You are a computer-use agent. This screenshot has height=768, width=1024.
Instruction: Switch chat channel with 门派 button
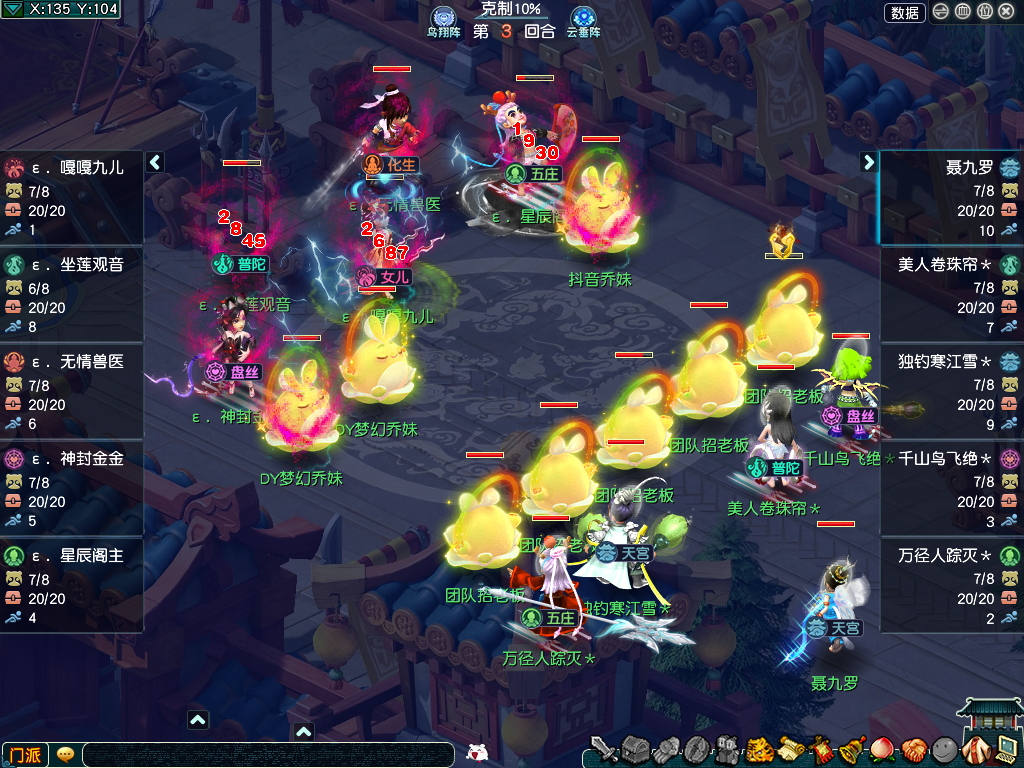pyautogui.click(x=26, y=755)
